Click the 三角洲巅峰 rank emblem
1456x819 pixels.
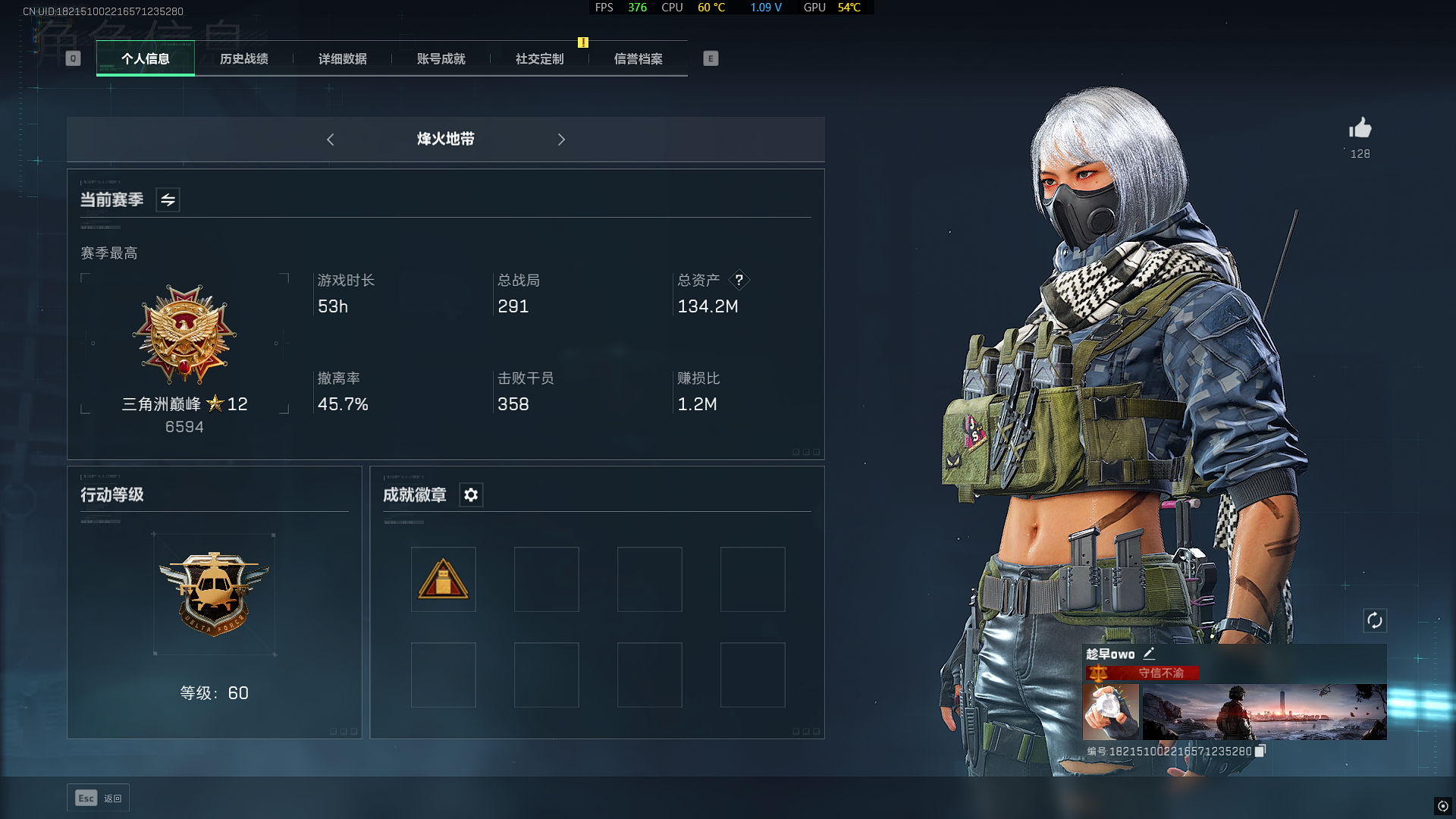click(x=184, y=334)
